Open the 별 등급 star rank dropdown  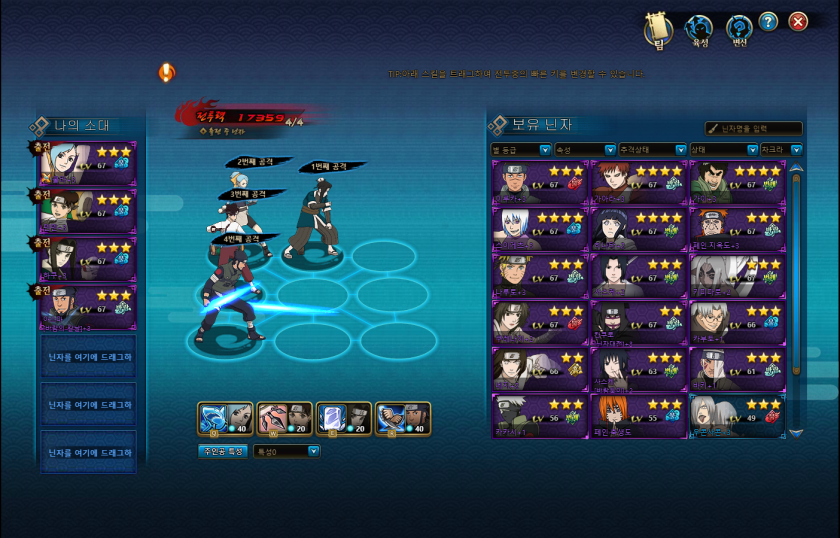[x=521, y=150]
